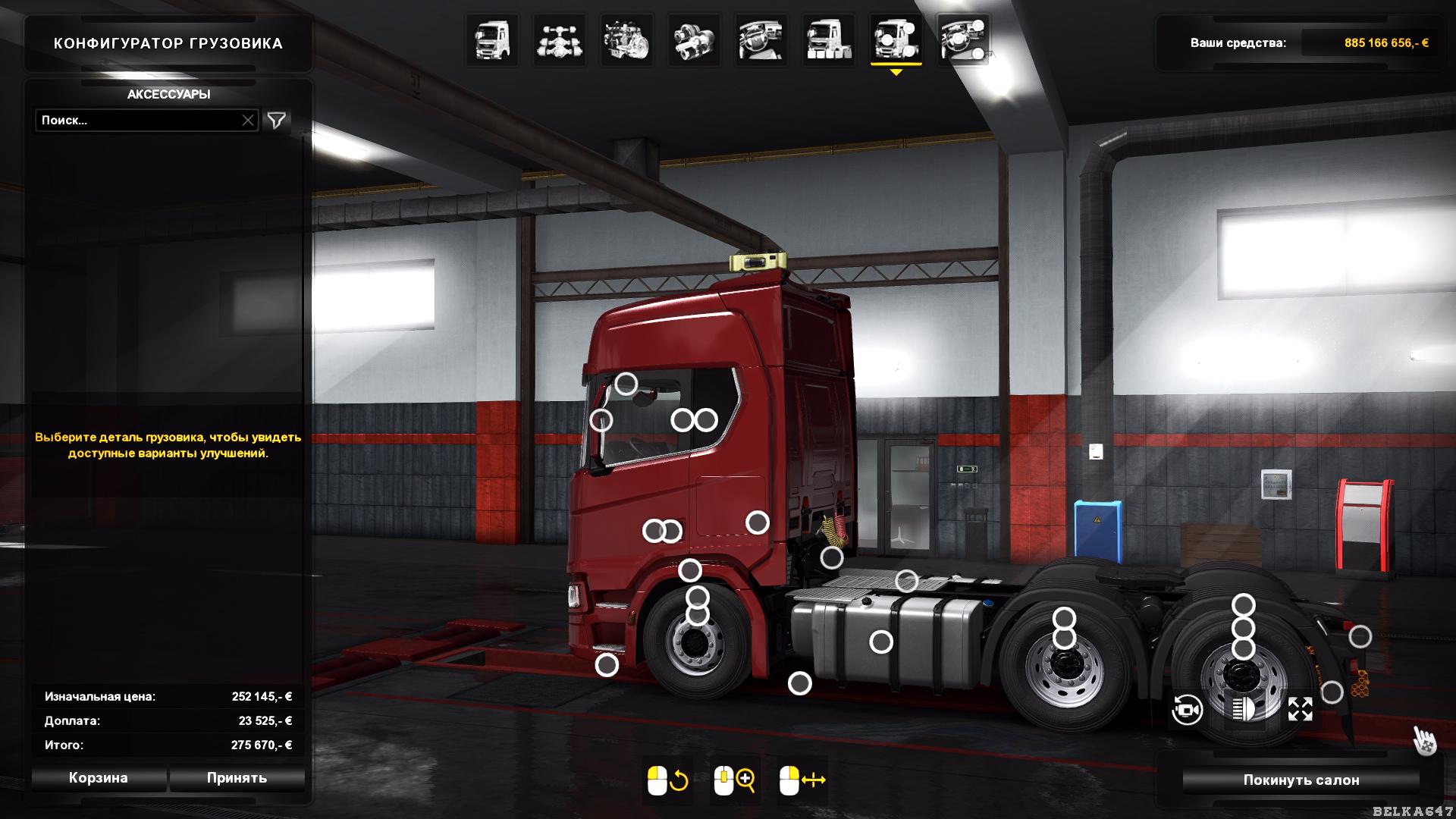Select the fuel tank accessory marker
This screenshot has height=819, width=1456.
880,642
